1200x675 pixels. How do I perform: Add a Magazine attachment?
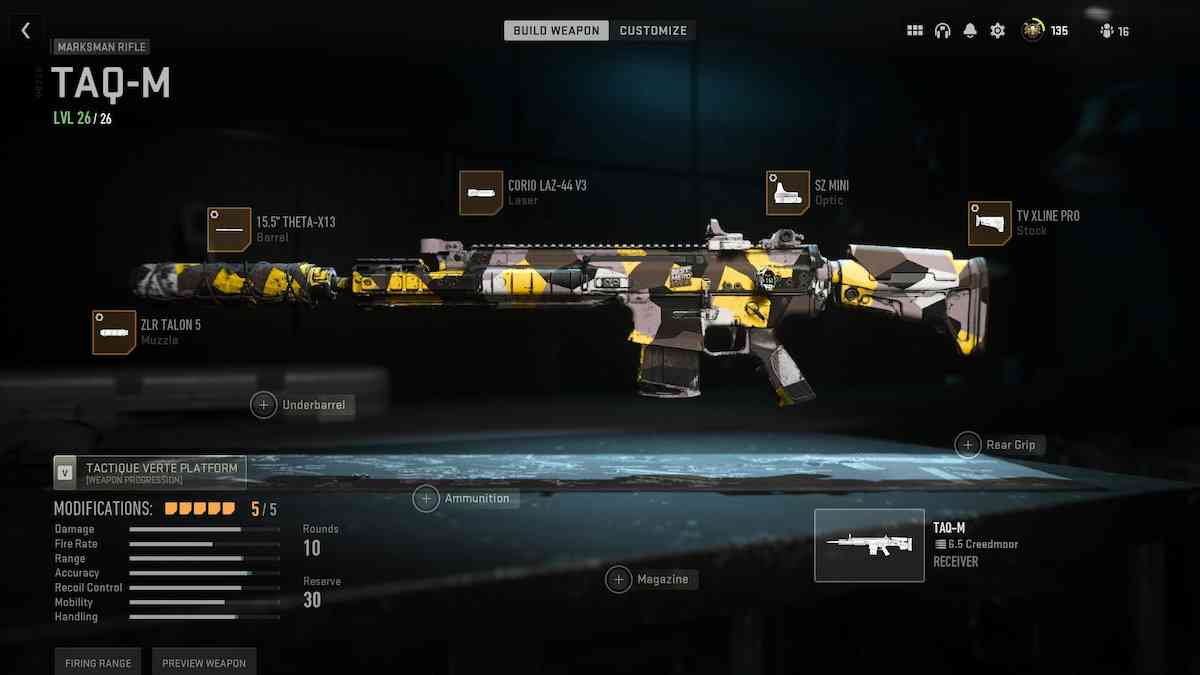619,579
